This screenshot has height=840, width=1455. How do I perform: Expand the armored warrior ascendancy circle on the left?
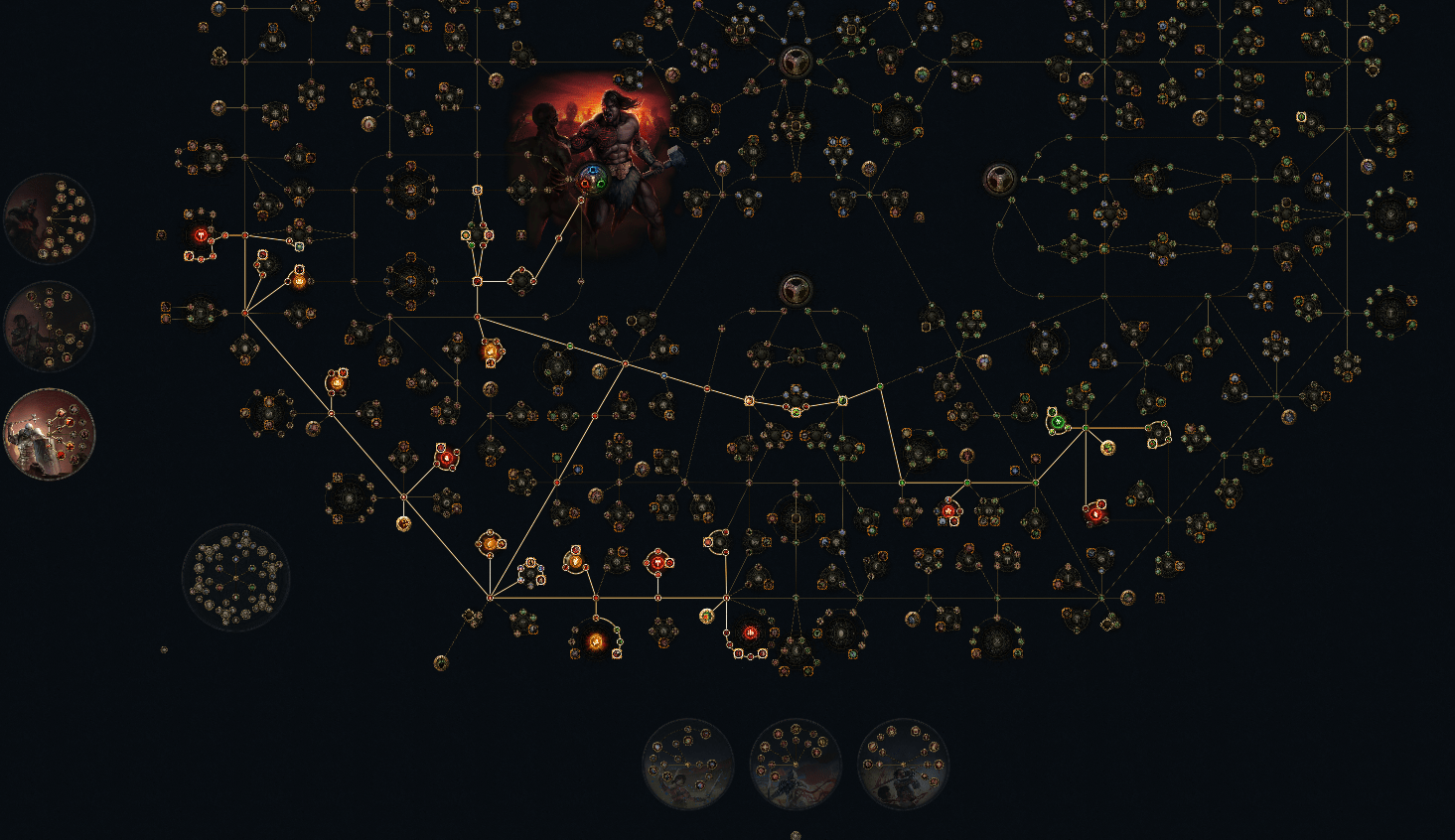(x=50, y=435)
